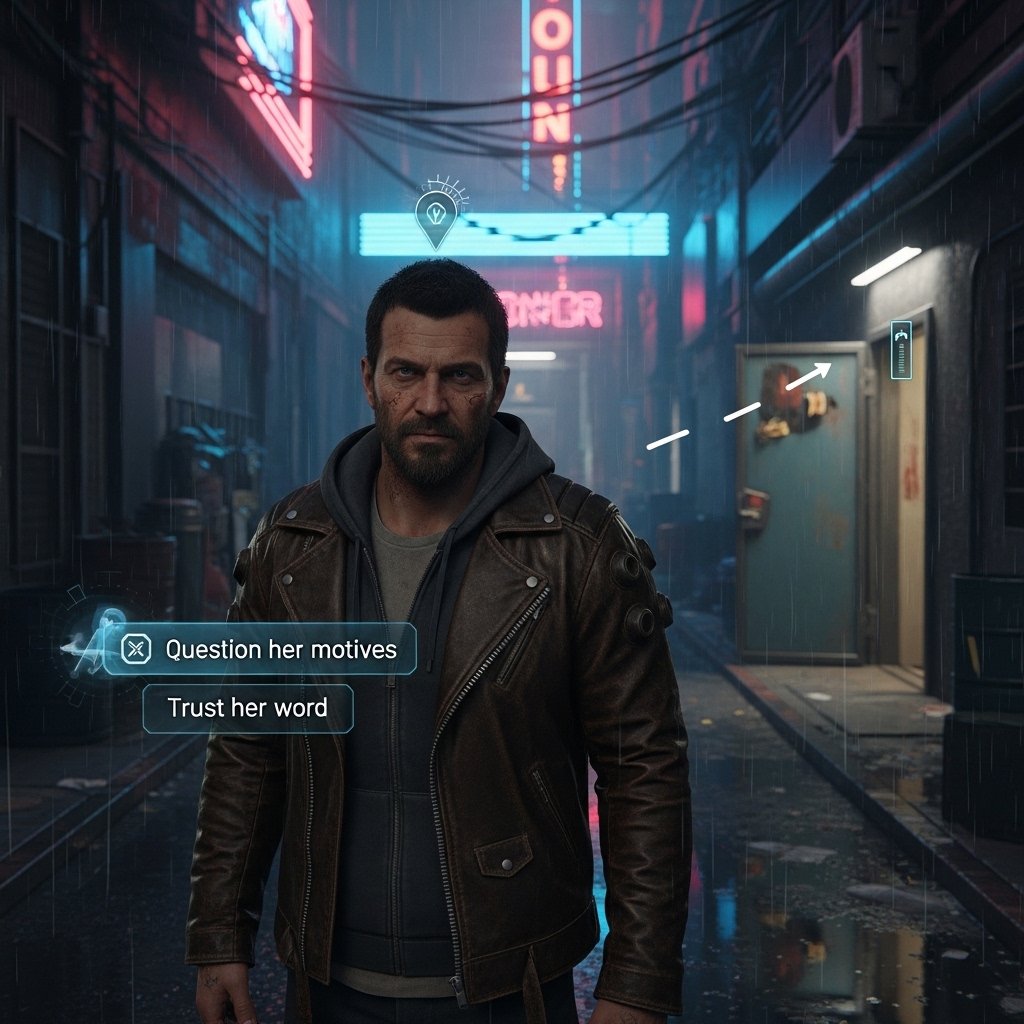Click the objective waypoint pin marker
Screen dimensions: 1024x1024
pos(435,219)
